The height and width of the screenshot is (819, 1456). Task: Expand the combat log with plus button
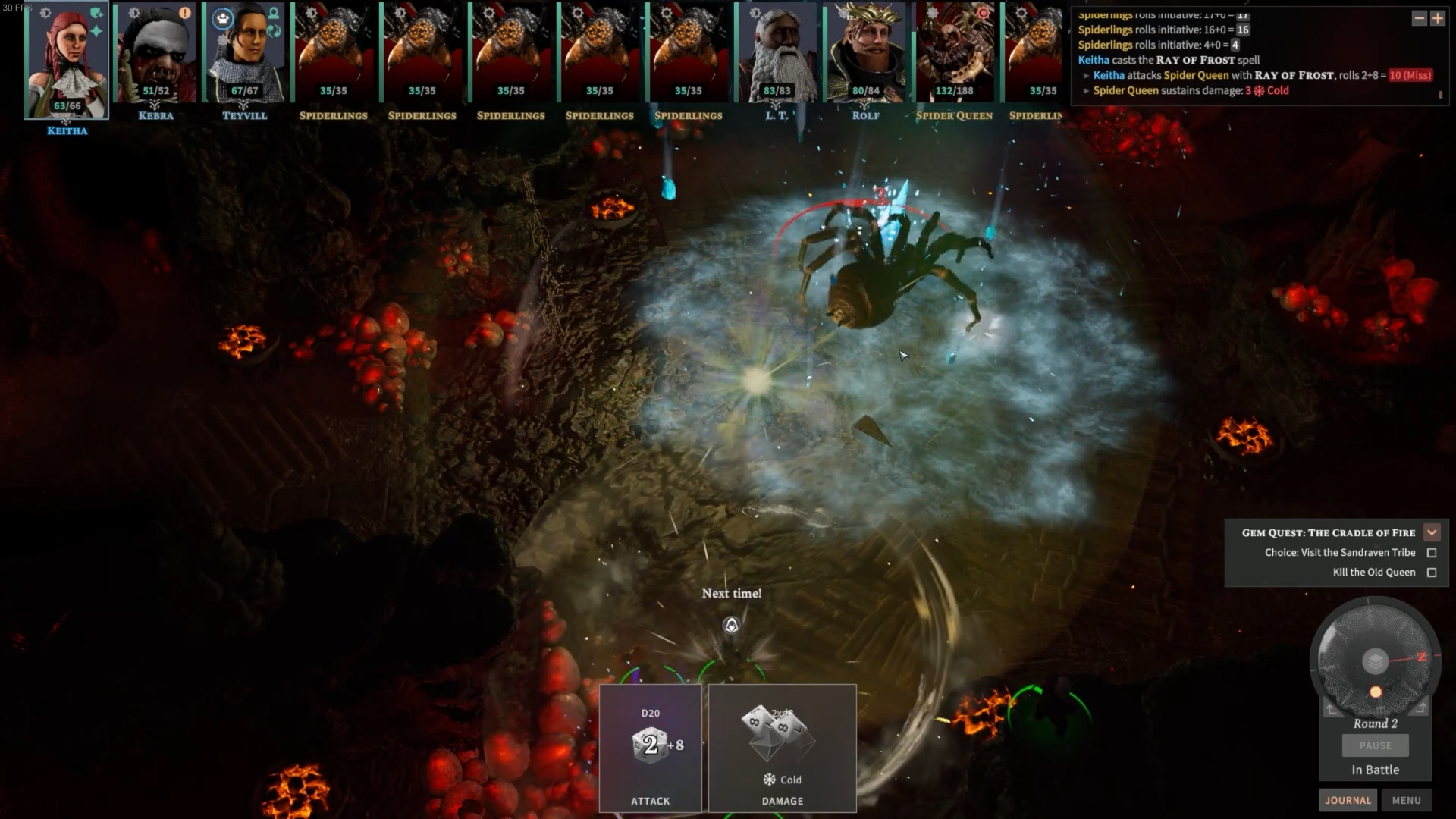1437,18
